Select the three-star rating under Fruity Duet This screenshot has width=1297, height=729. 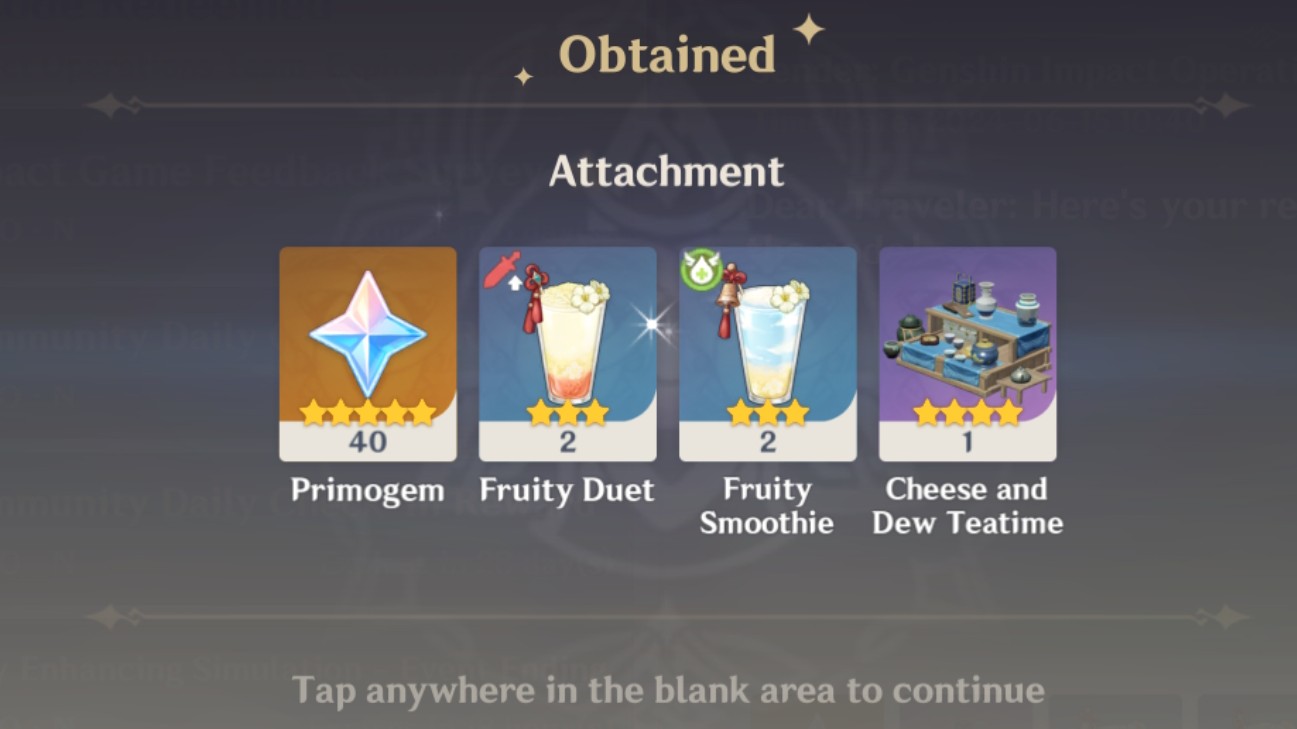click(567, 409)
